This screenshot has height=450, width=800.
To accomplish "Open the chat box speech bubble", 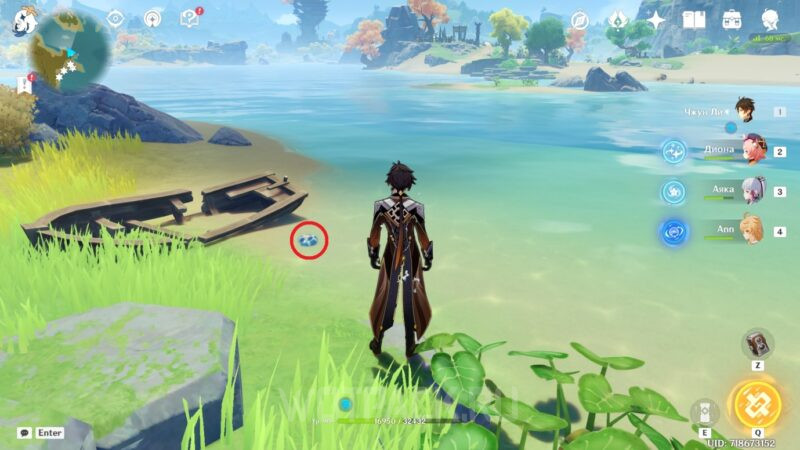I will coord(24,433).
